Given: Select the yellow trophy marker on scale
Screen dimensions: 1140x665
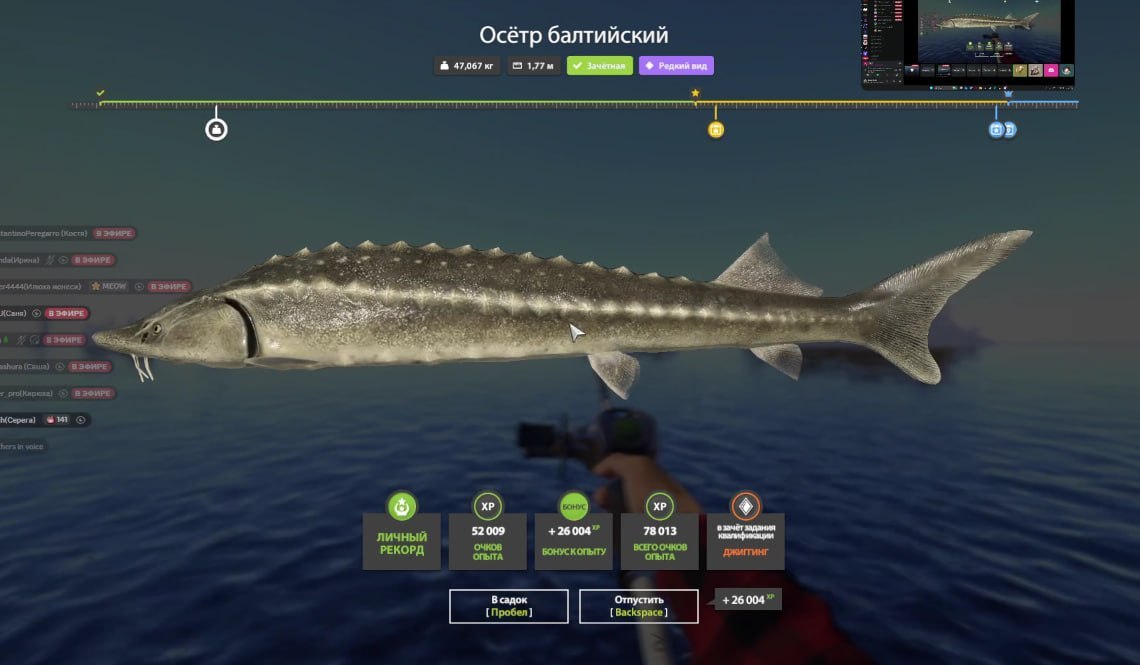Looking at the screenshot, I should 715,130.
